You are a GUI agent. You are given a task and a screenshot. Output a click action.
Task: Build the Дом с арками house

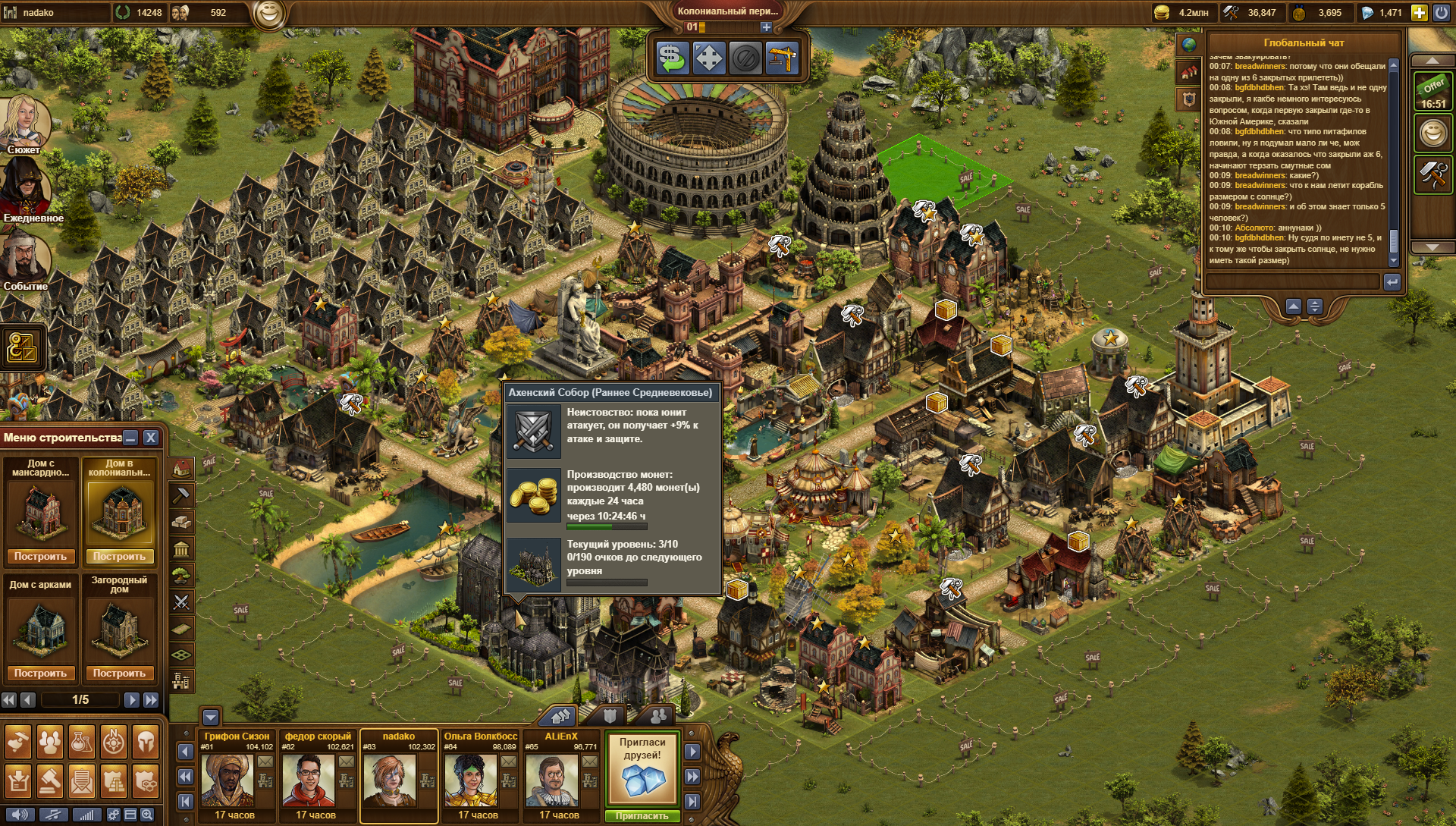pos(41,673)
